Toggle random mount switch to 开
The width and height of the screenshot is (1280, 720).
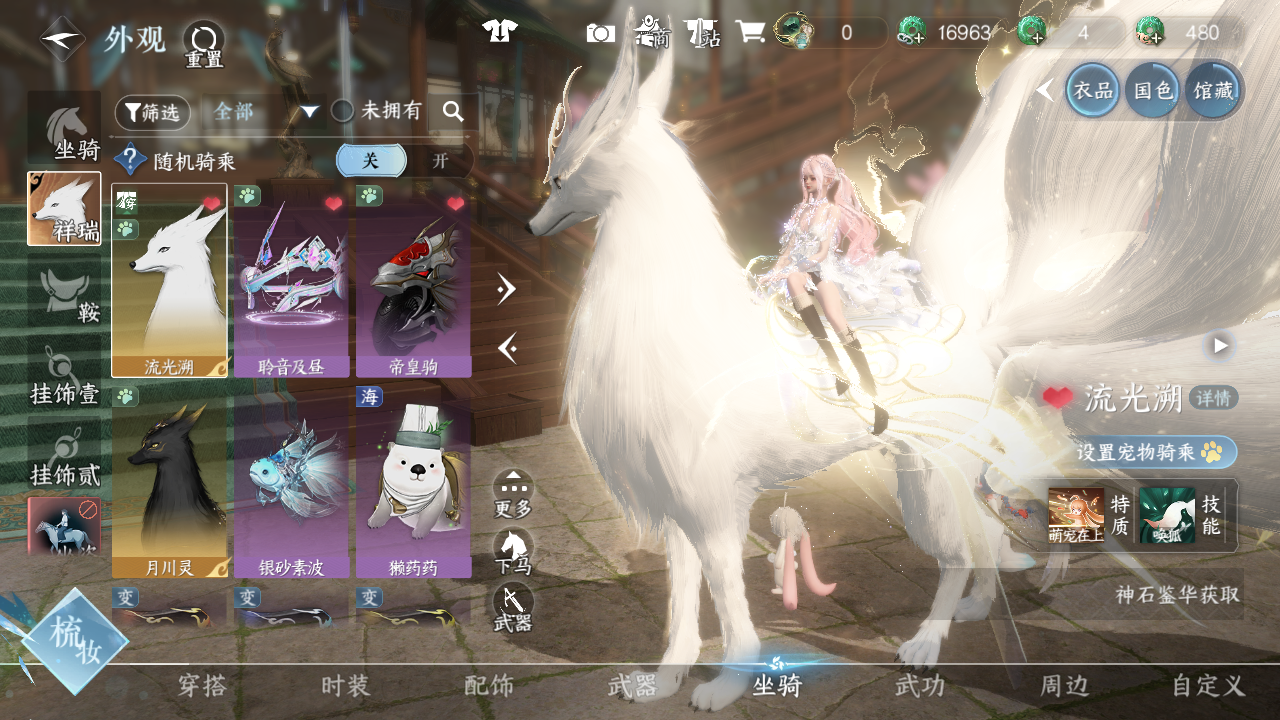439,160
